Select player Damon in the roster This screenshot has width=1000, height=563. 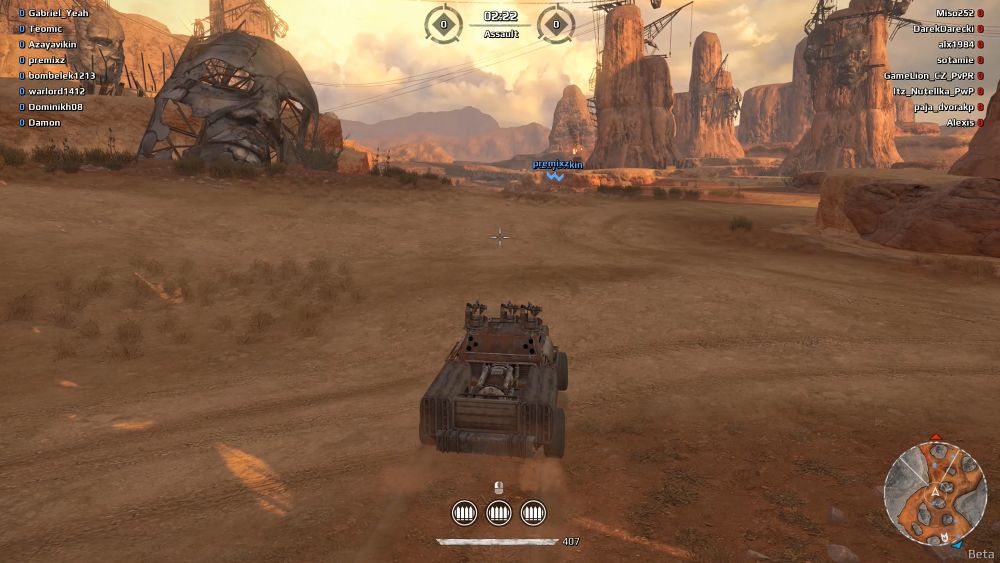[44, 122]
